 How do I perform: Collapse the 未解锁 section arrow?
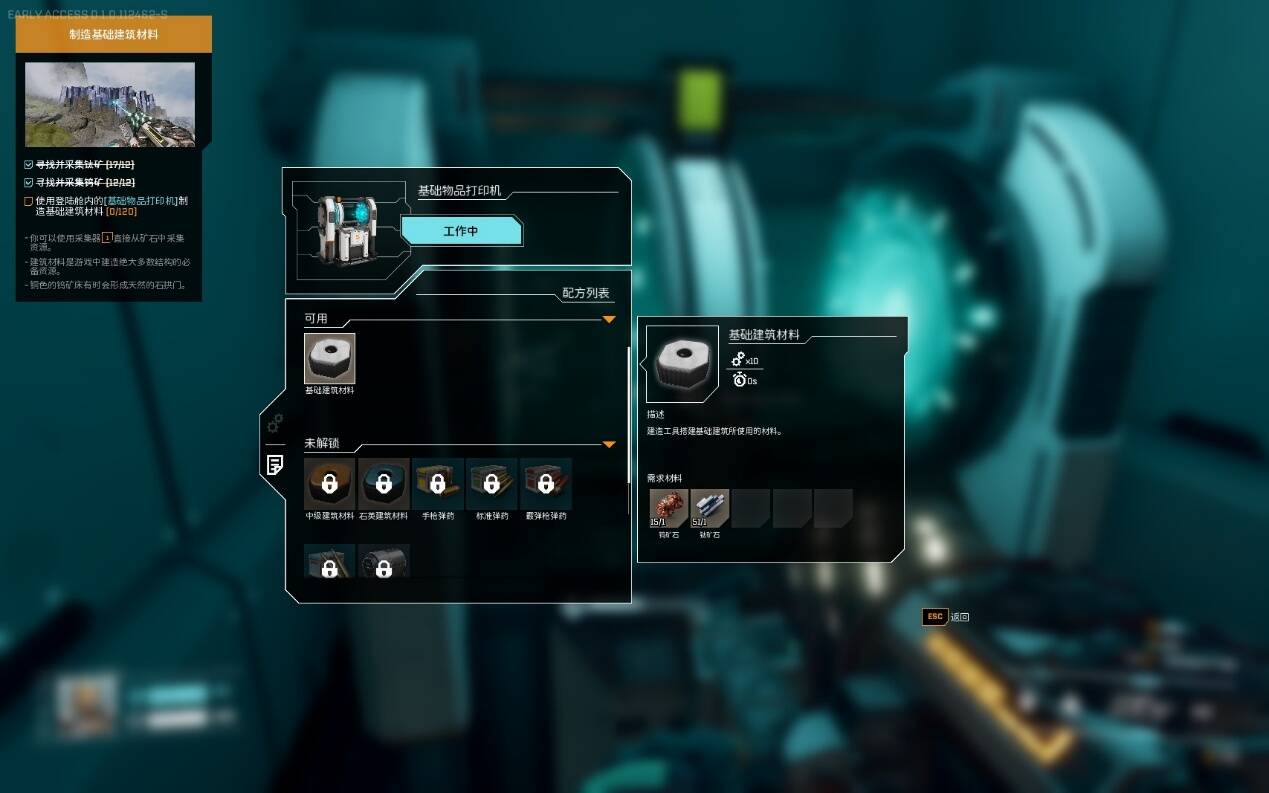(x=608, y=444)
